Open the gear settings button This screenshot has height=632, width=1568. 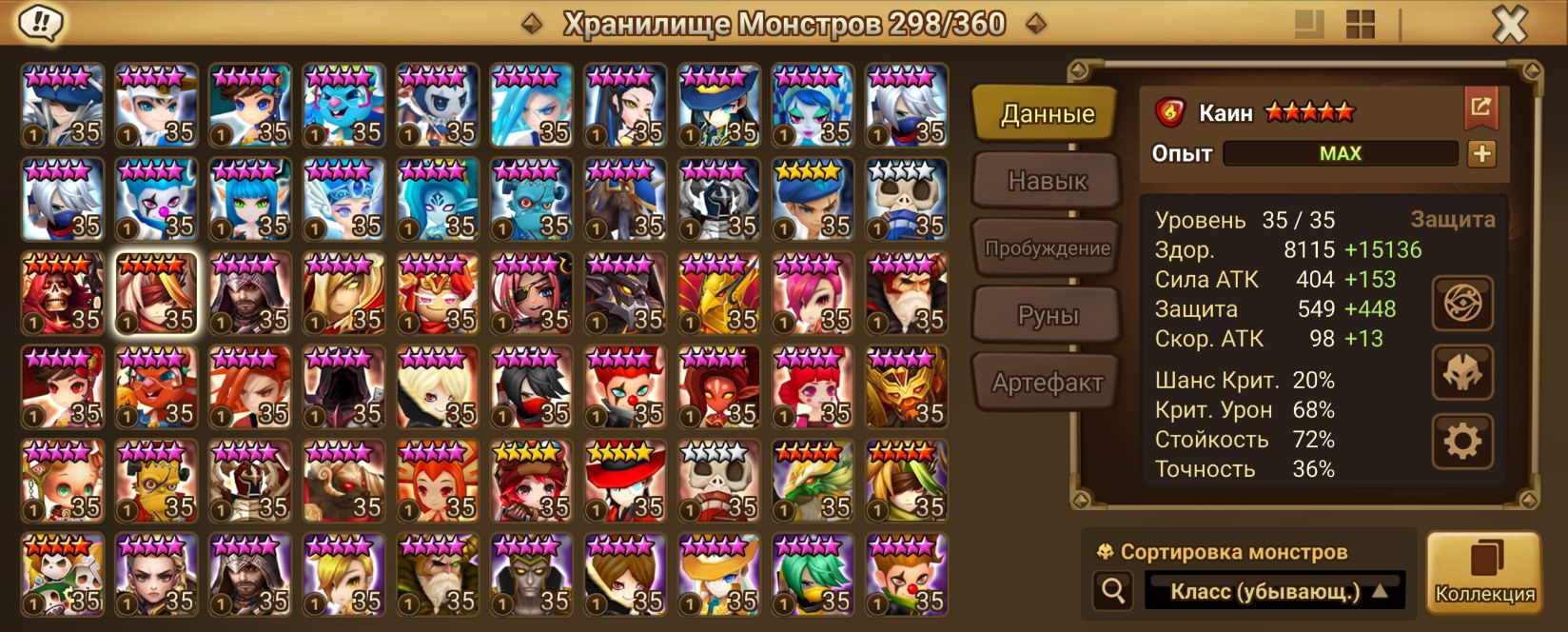[x=1462, y=441]
